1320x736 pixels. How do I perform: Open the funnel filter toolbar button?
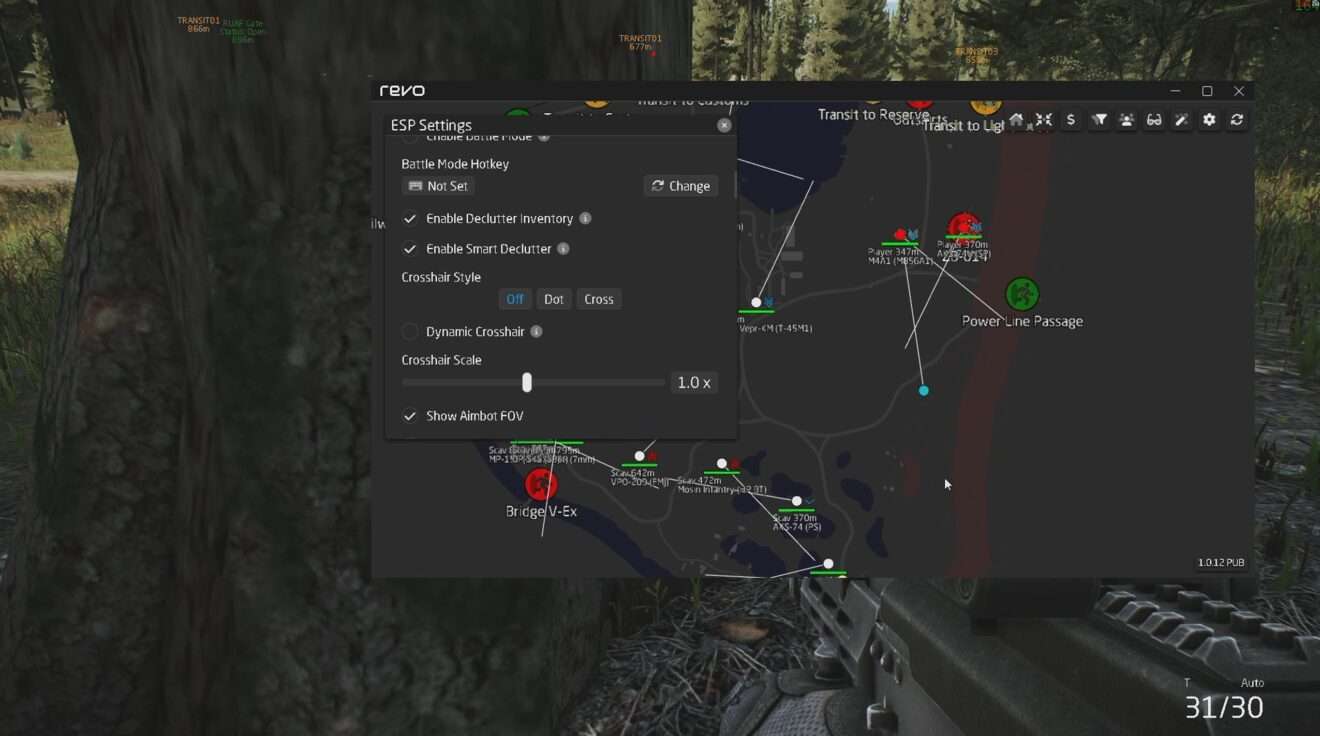pyautogui.click(x=1099, y=120)
